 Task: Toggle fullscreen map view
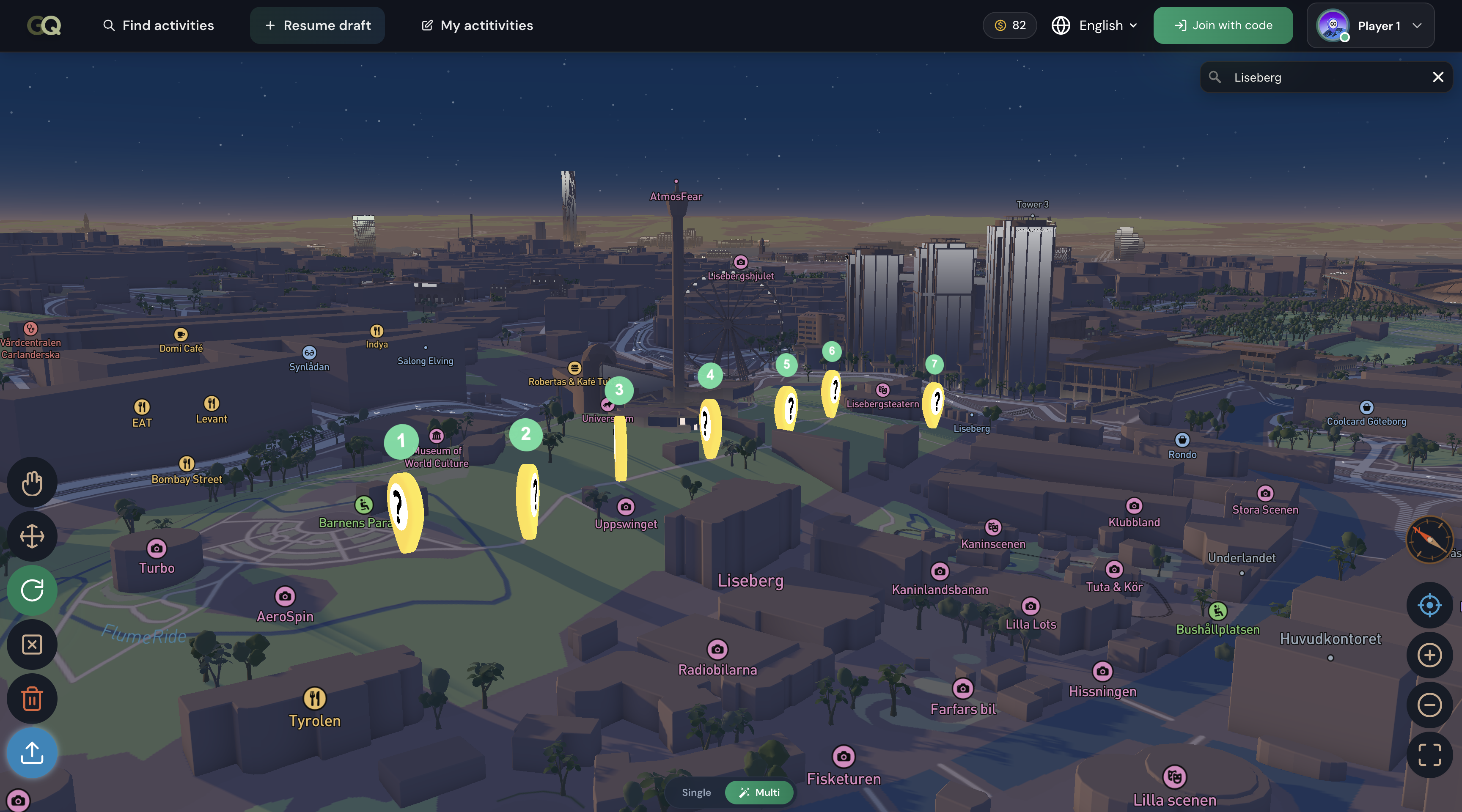[1429, 755]
